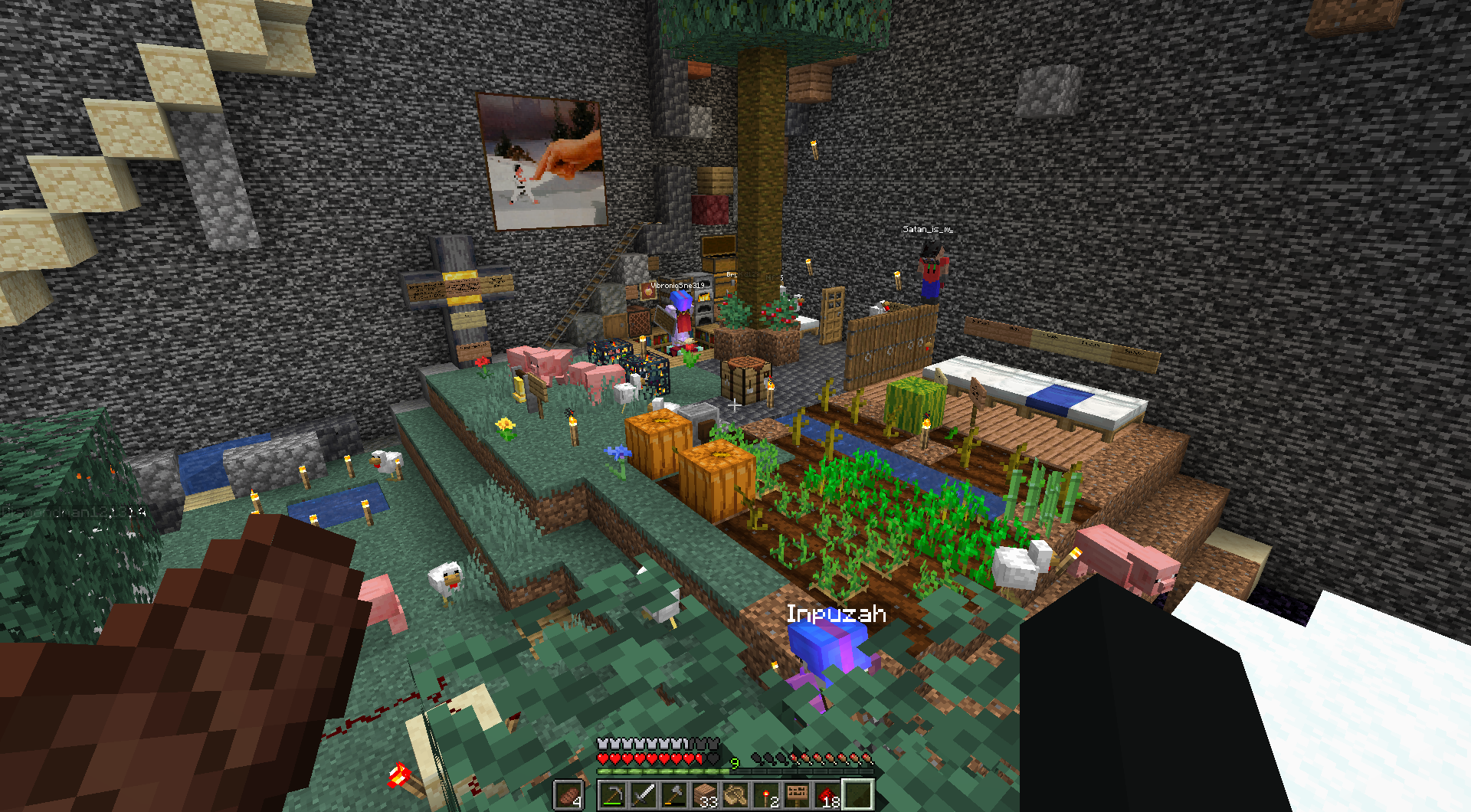This screenshot has width=1471, height=812.
Task: Select the iron sword hotbar slot
Action: coord(644,794)
